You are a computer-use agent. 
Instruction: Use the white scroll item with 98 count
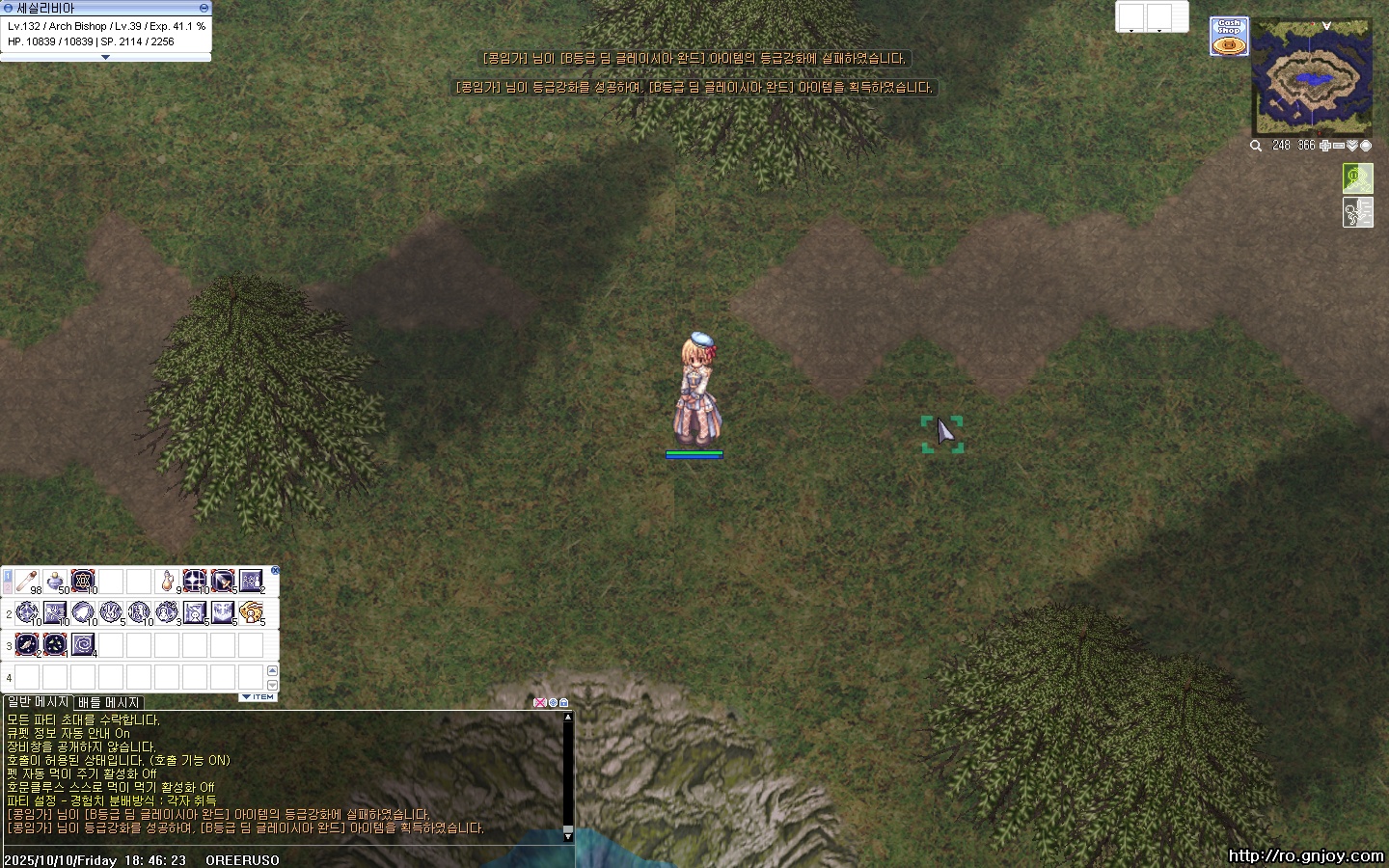(27, 581)
